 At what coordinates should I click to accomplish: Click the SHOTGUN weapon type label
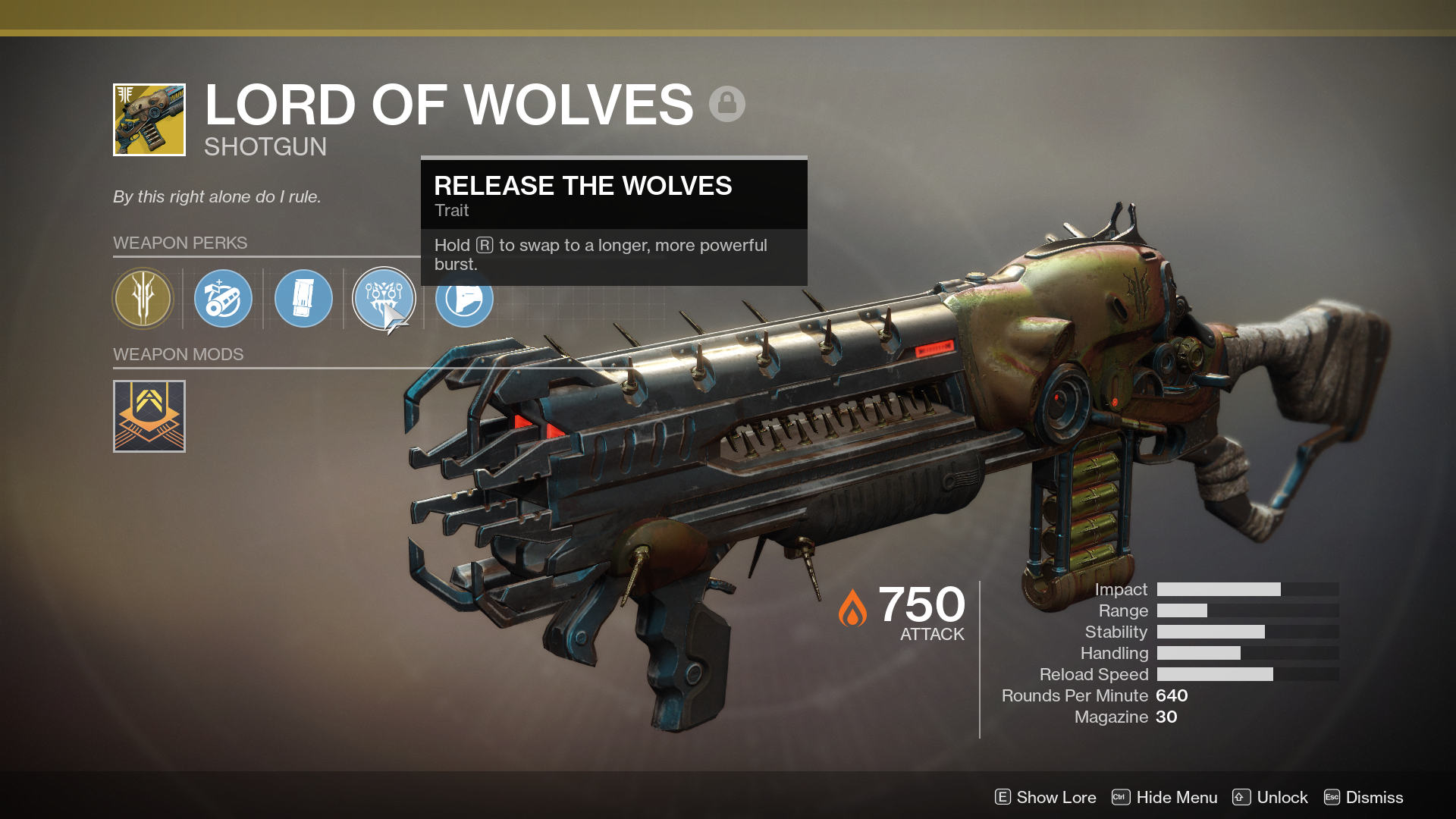(x=265, y=147)
